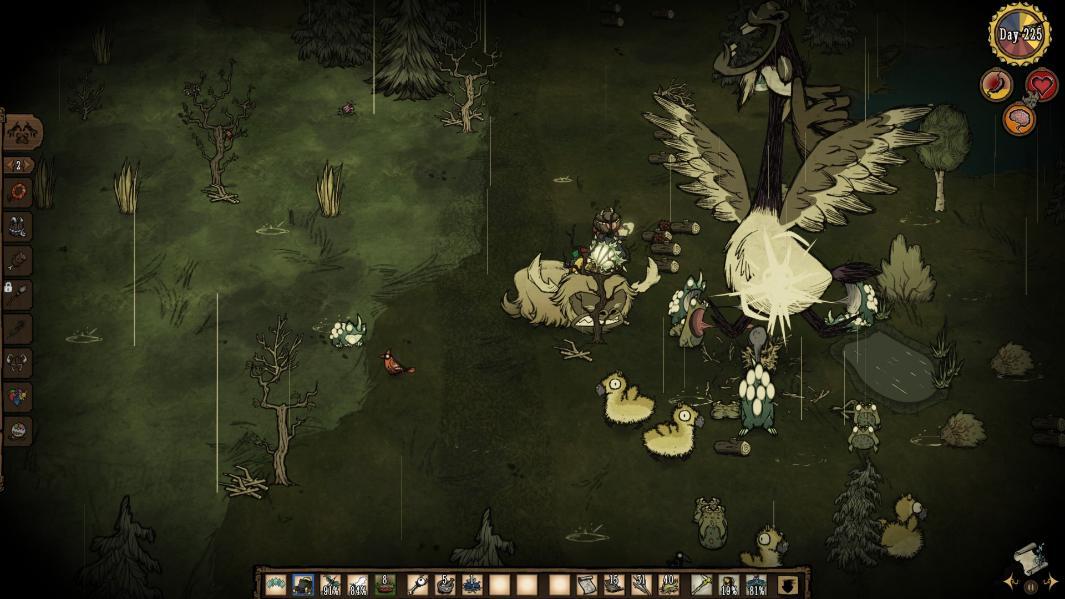The width and height of the screenshot is (1065, 599).
Task: Open the beast-head tab atop the side panel
Action: point(21,132)
